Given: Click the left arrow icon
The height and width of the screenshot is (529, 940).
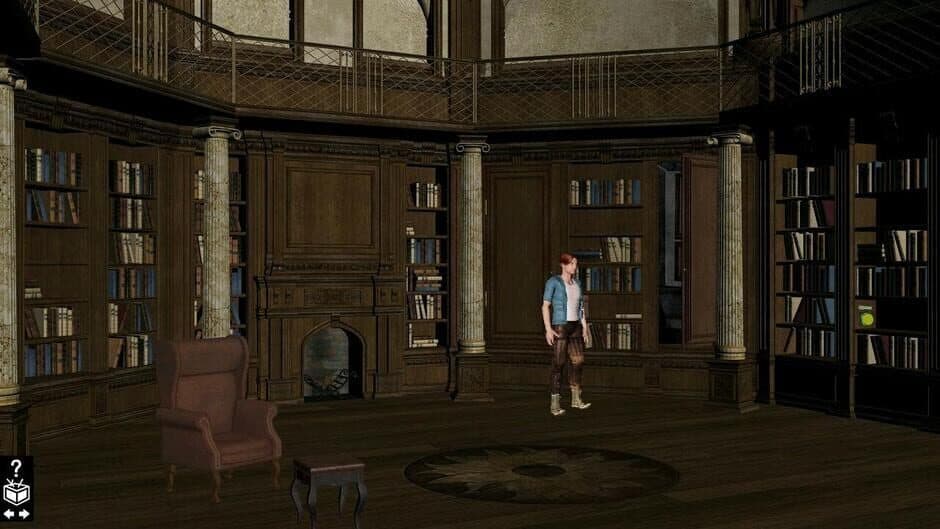Looking at the screenshot, I should 9,513.
